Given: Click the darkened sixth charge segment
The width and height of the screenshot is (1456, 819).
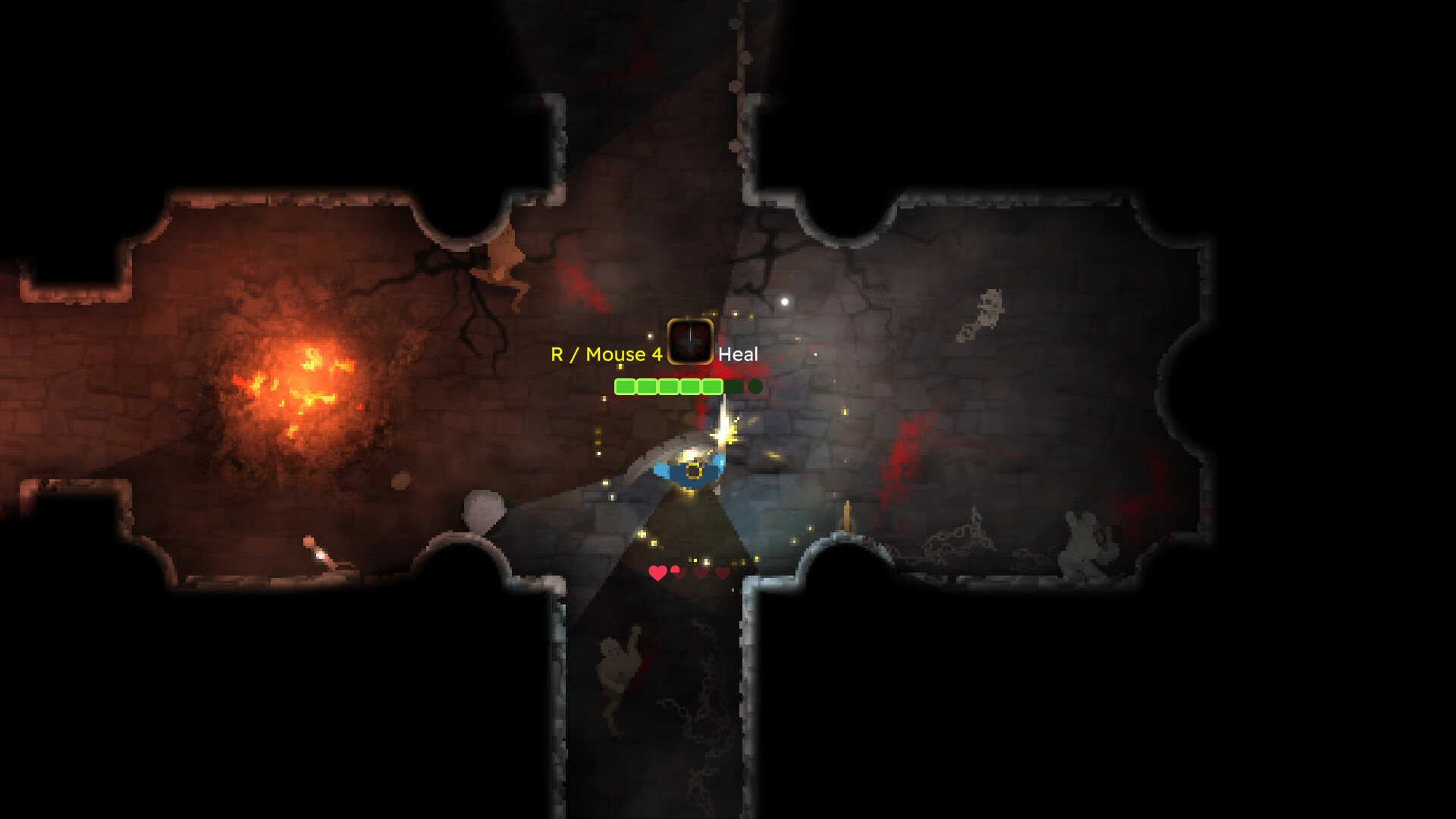Looking at the screenshot, I should (x=733, y=387).
